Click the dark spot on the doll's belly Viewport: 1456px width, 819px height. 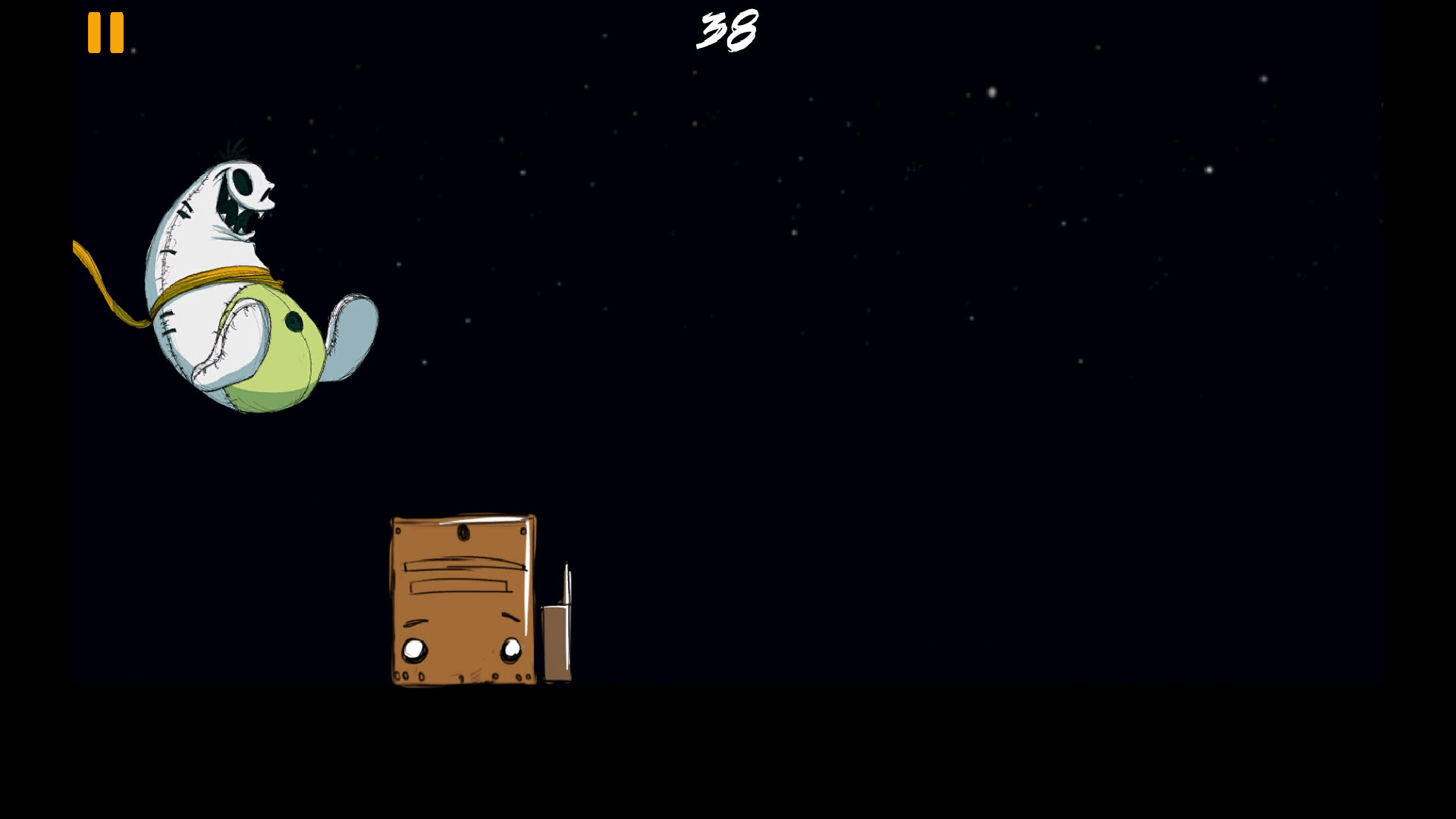click(292, 321)
